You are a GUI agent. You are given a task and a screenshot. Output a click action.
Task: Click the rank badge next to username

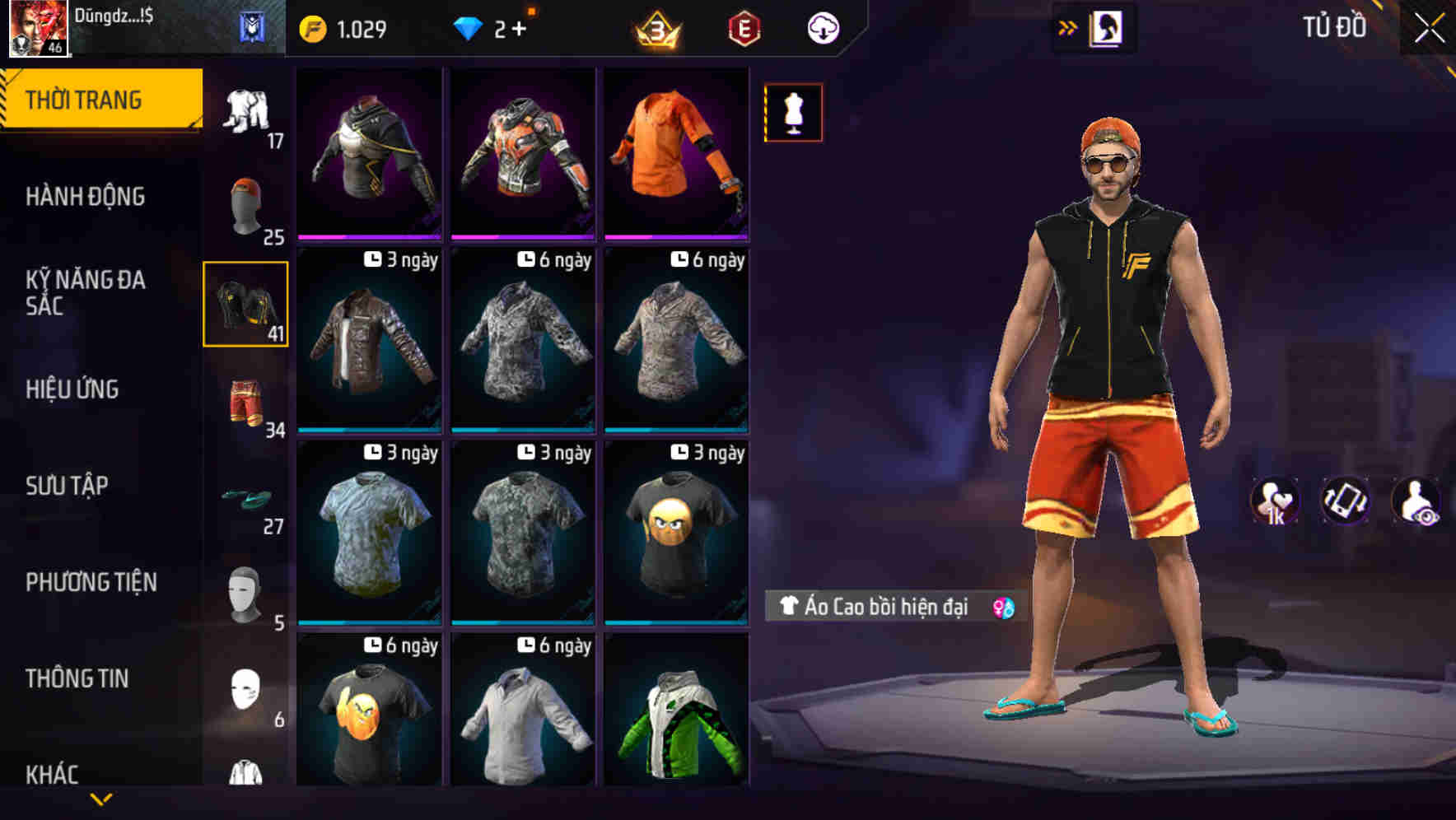251,27
